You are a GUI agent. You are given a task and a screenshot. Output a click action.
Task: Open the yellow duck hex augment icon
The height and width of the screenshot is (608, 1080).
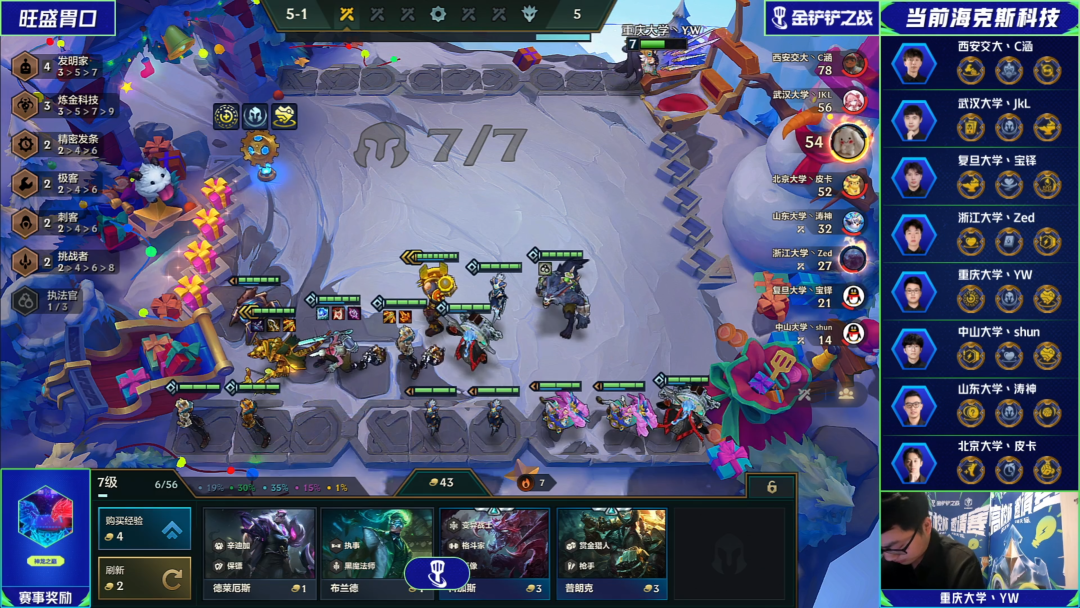coord(285,116)
